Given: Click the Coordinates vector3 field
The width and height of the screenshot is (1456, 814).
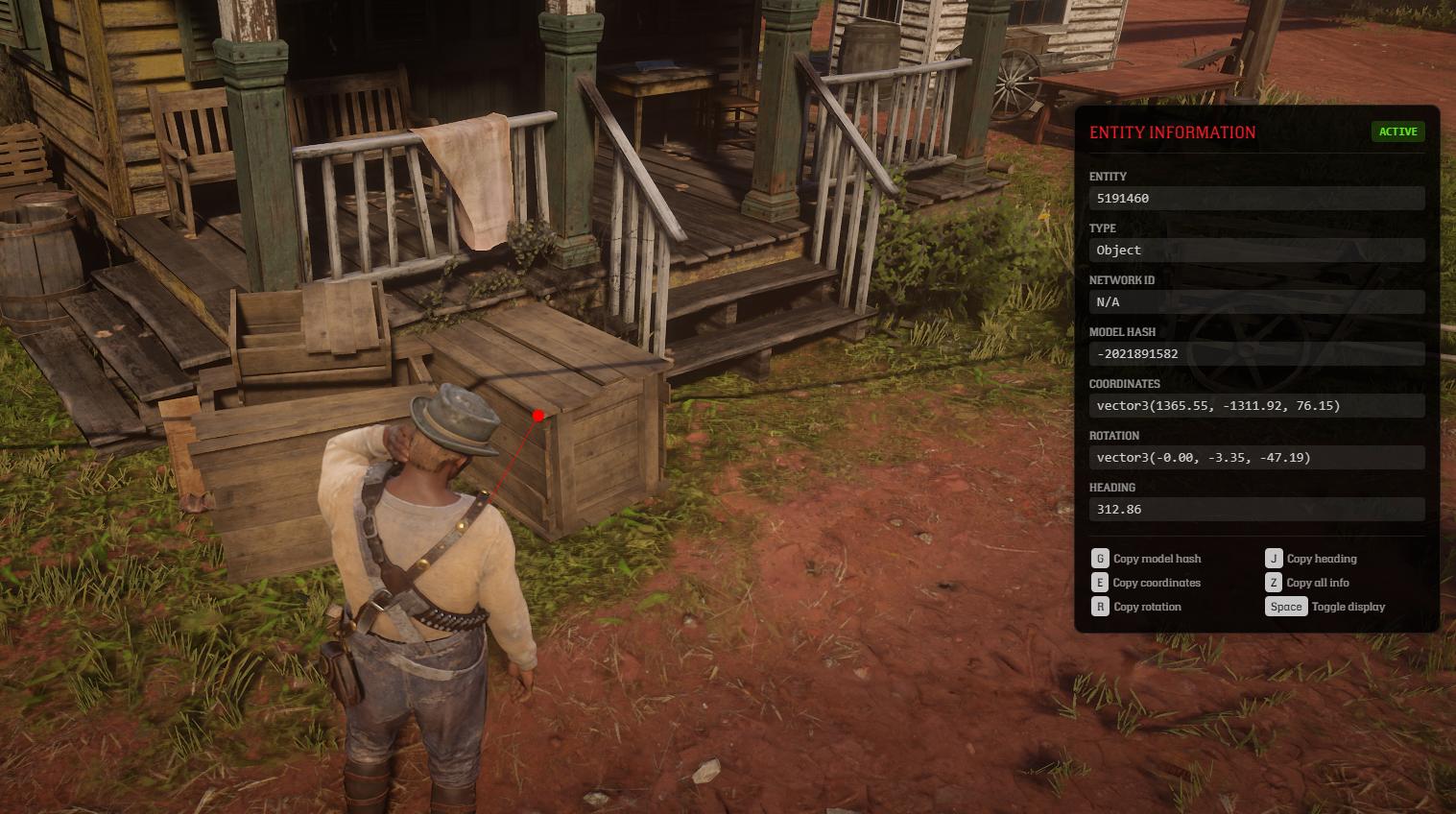Looking at the screenshot, I should click(x=1255, y=406).
